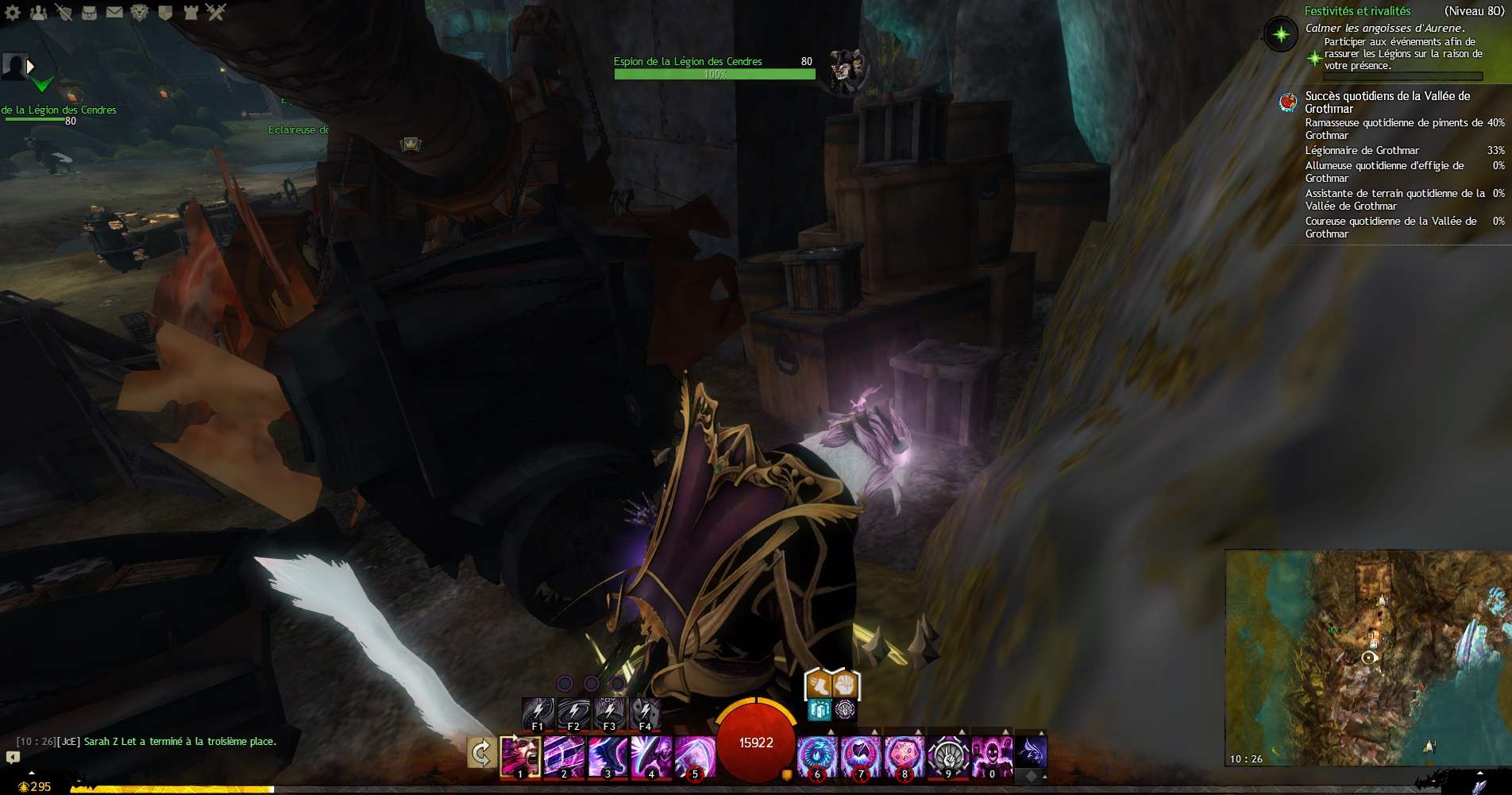1512x795 pixels.
Task: Summon the mount using the raptor icon
Action: tap(1031, 751)
